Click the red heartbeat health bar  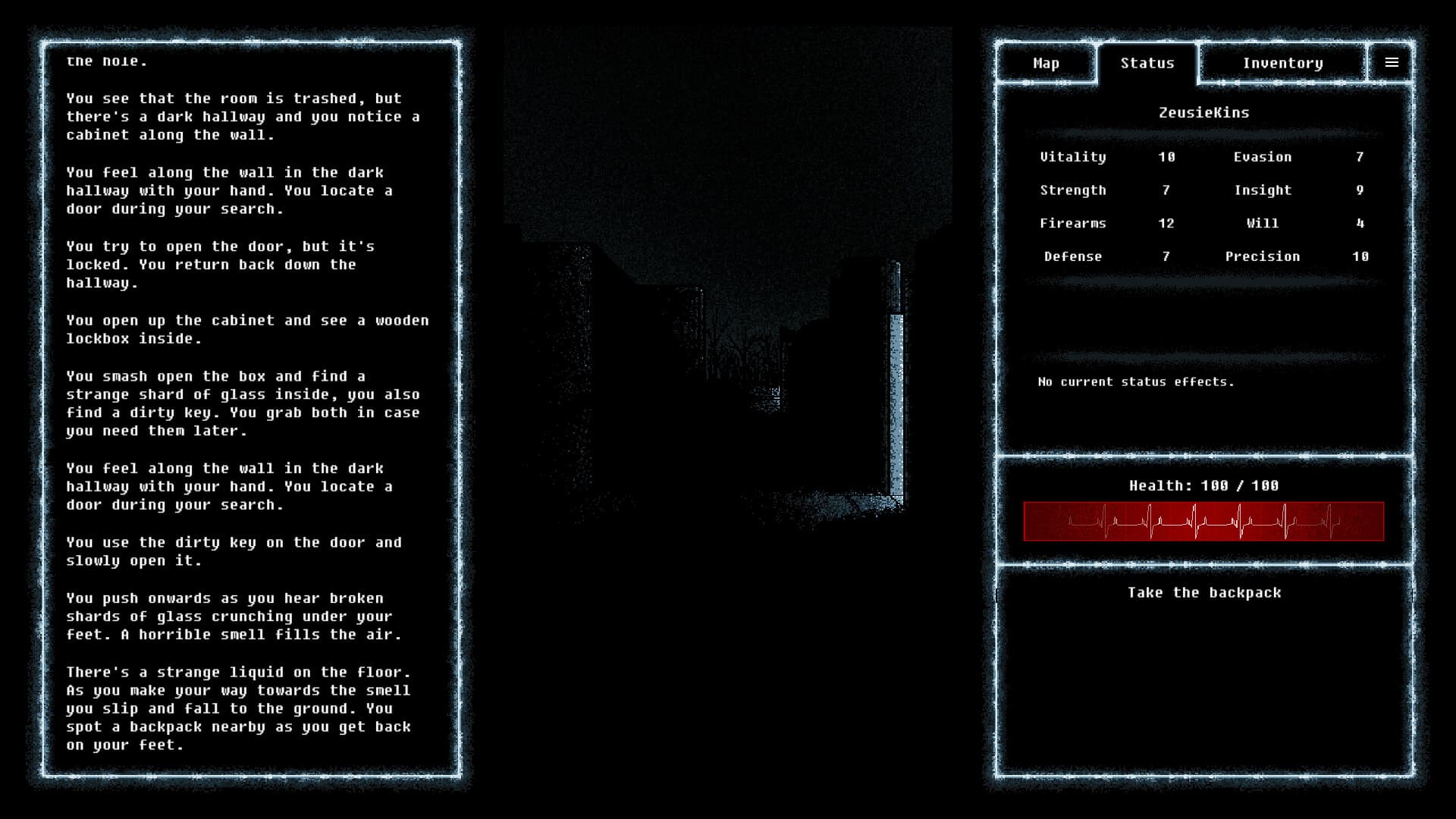point(1205,522)
